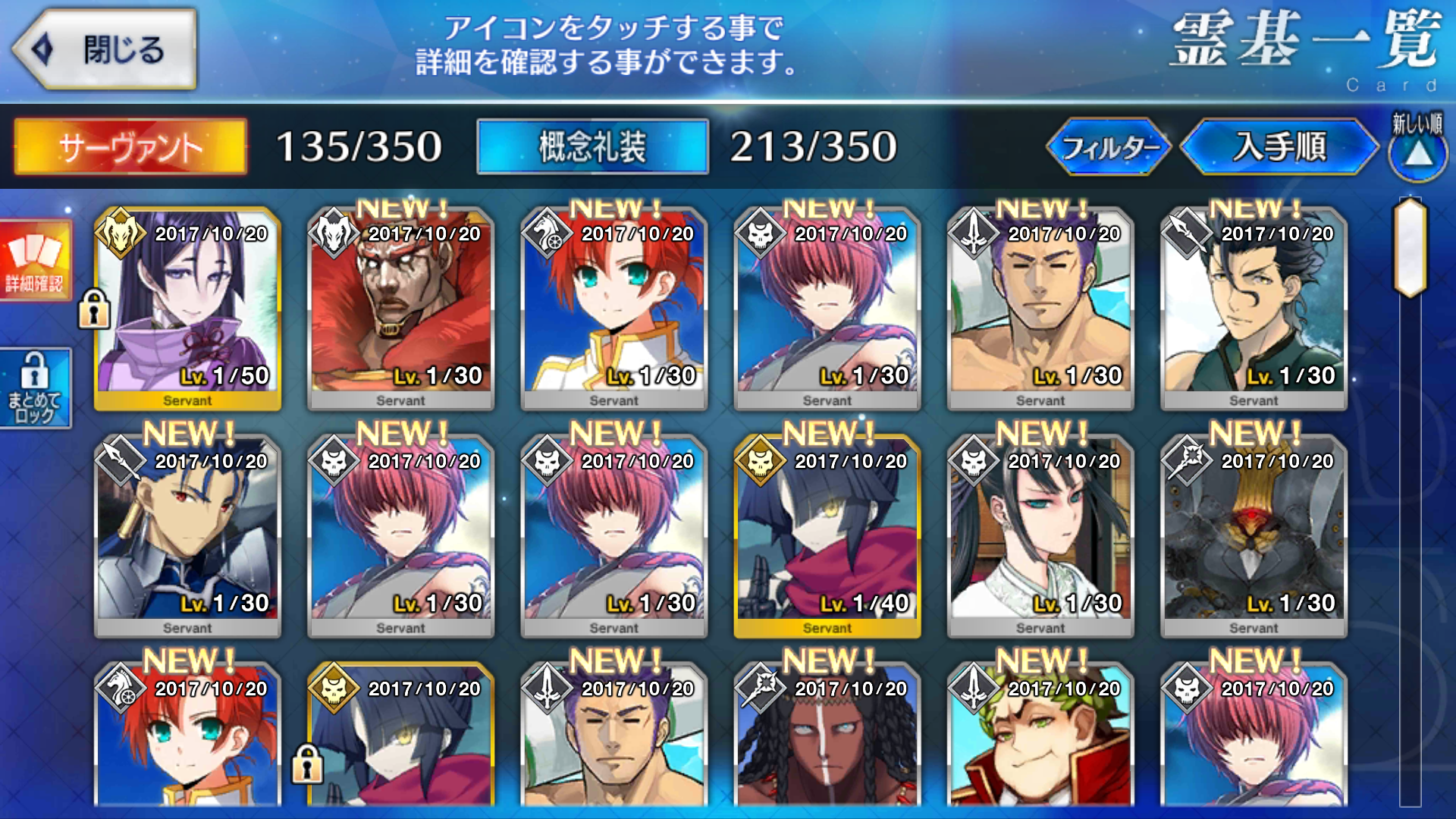Screen dimensions: 1456x819
Task: Switch to the サーヴァント tab
Action: tap(130, 146)
